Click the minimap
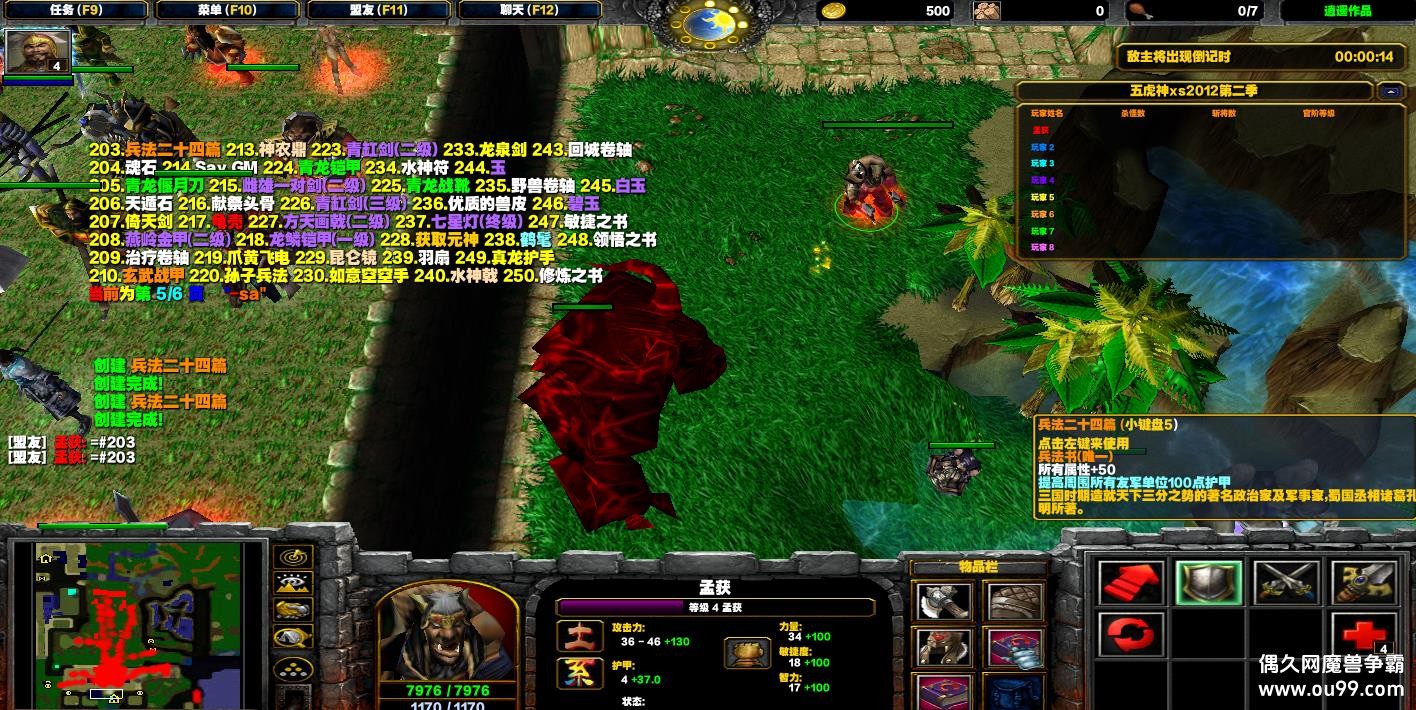The width and height of the screenshot is (1416, 710). (x=139, y=620)
